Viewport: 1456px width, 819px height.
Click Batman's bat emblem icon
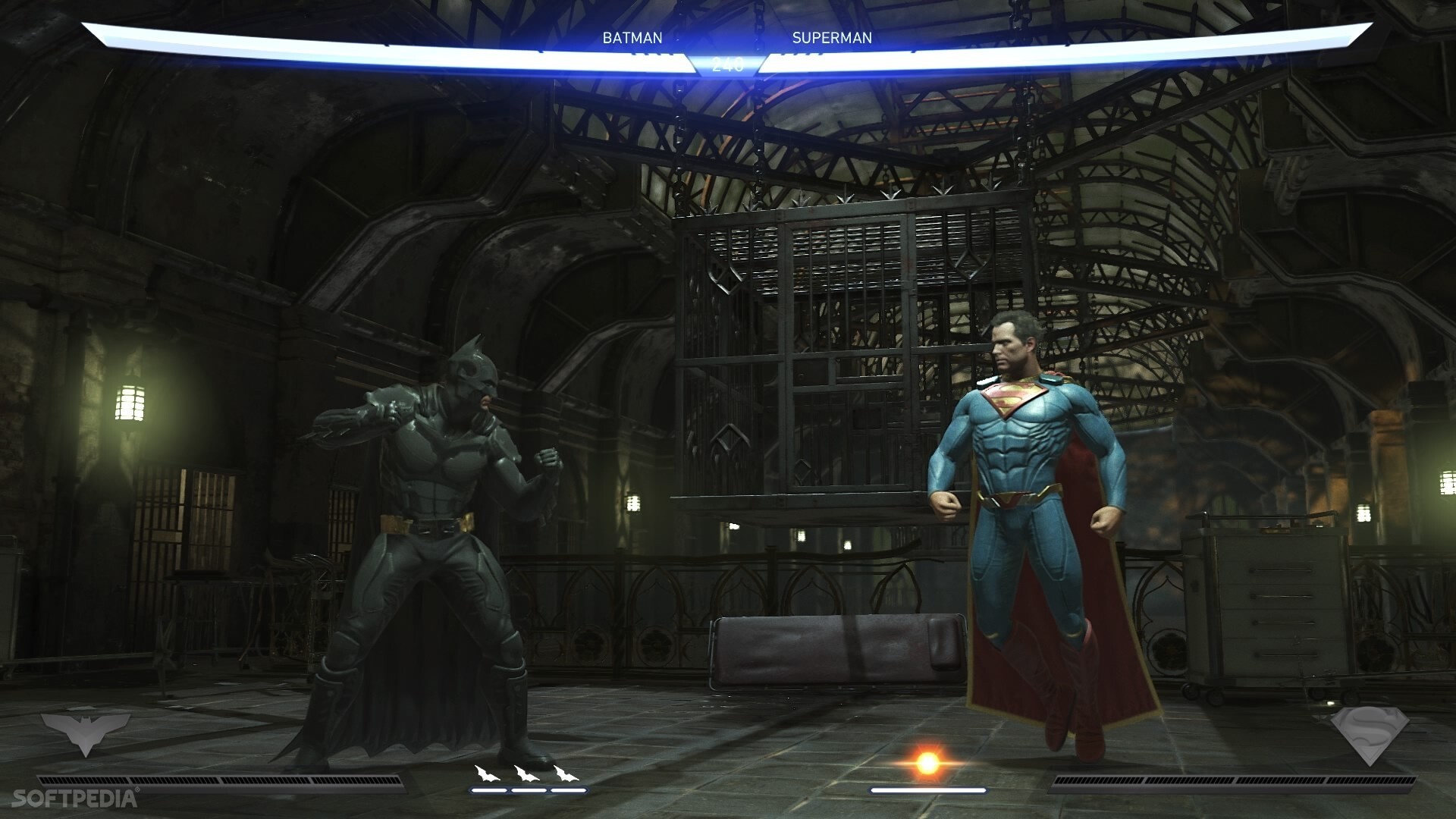point(83,731)
